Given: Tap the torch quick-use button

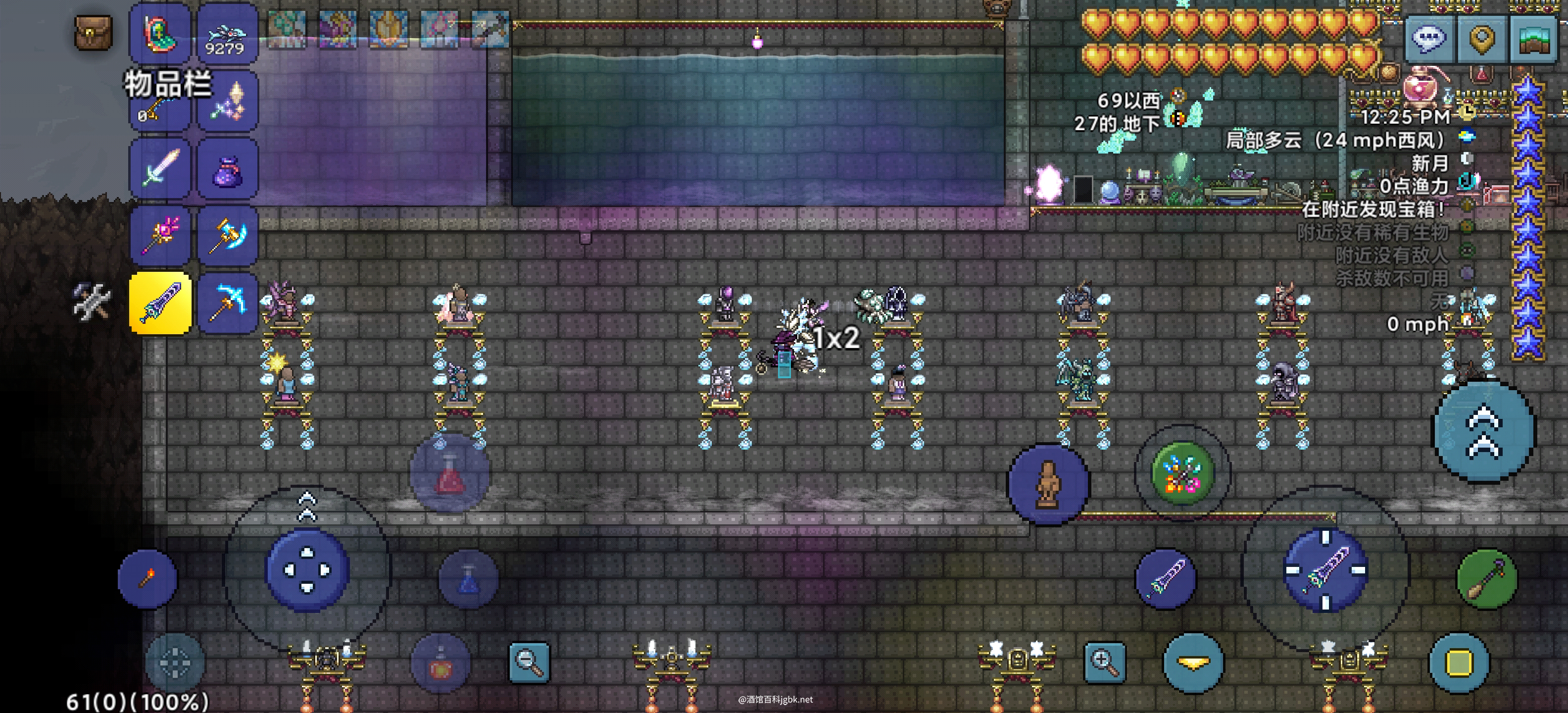Looking at the screenshot, I should point(147,578).
